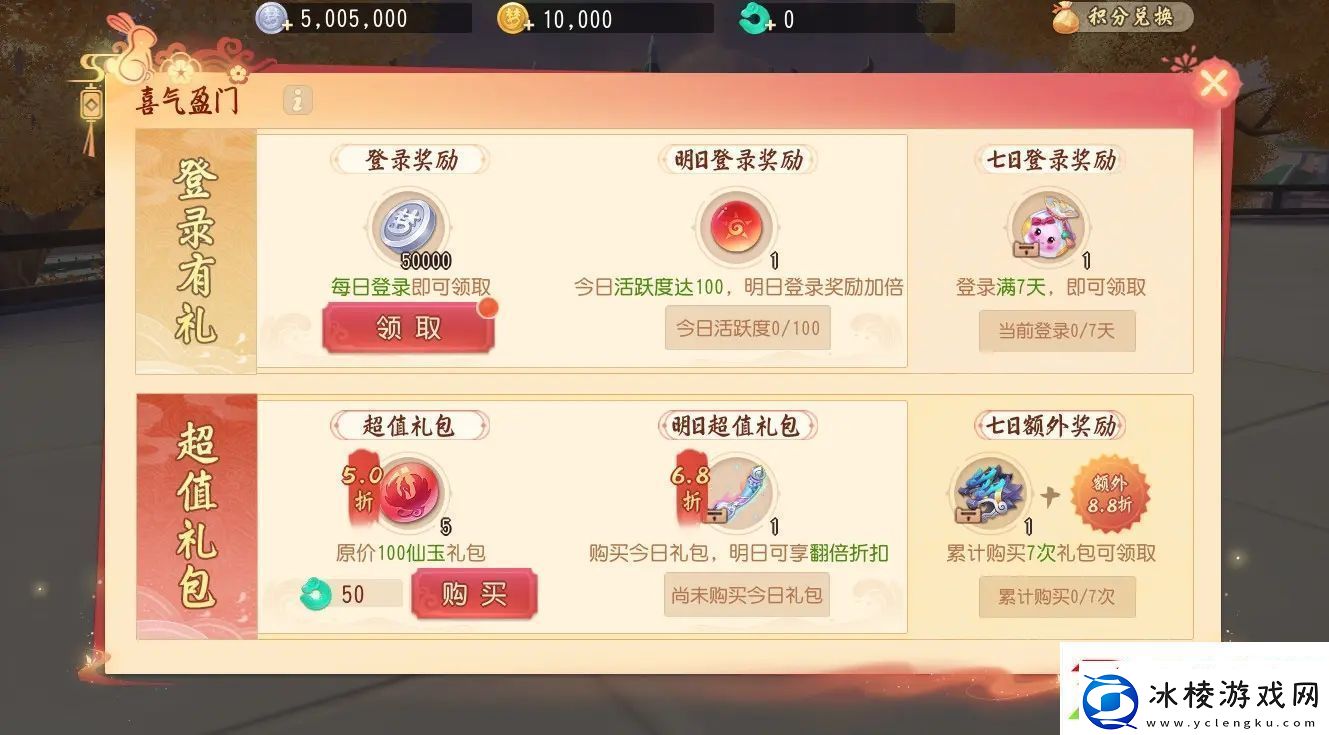The image size is (1329, 735).
Task: Click the 今日活跃度0/100 progress button
Action: (x=747, y=328)
